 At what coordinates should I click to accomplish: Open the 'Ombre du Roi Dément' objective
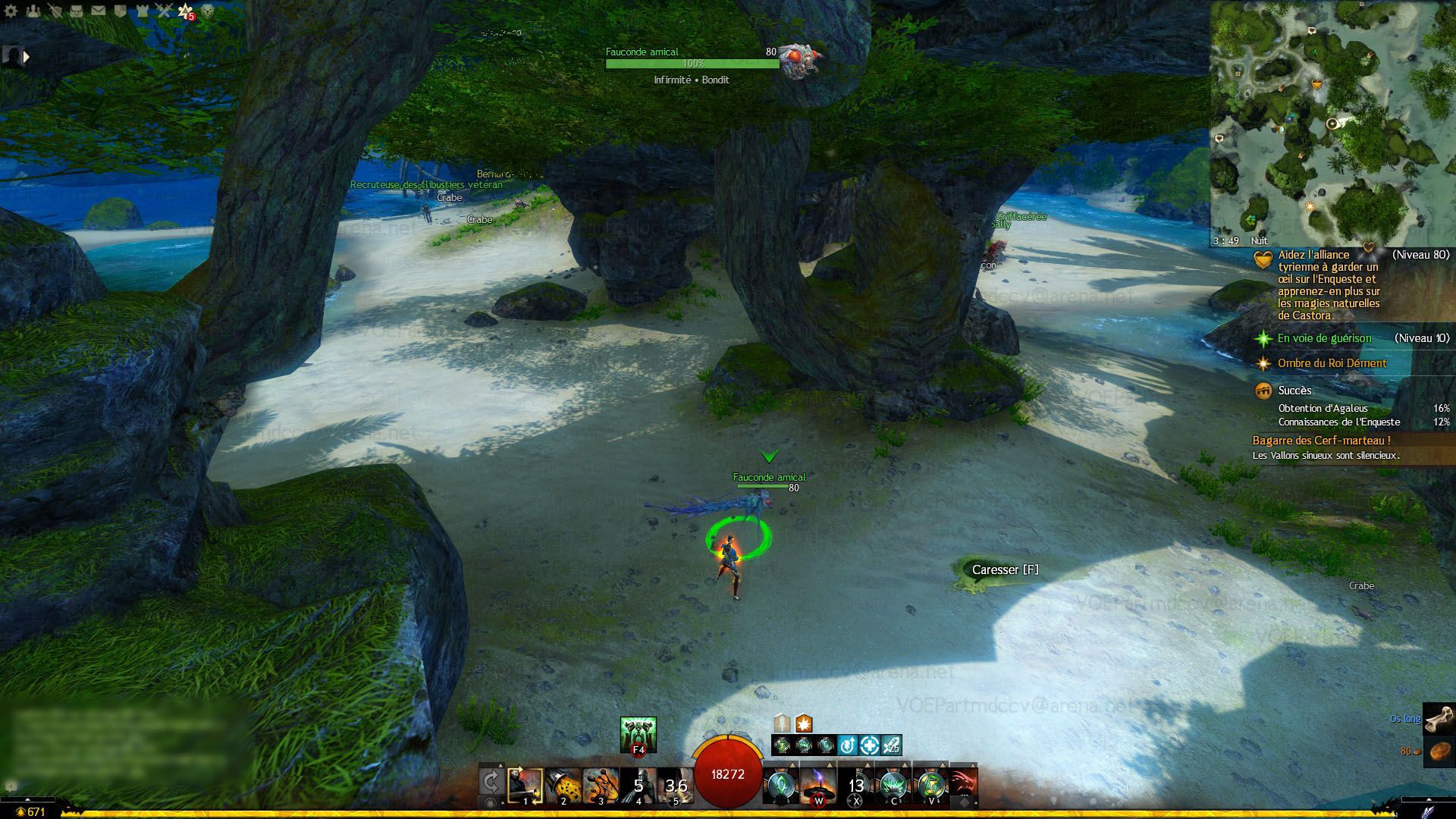click(x=1332, y=363)
